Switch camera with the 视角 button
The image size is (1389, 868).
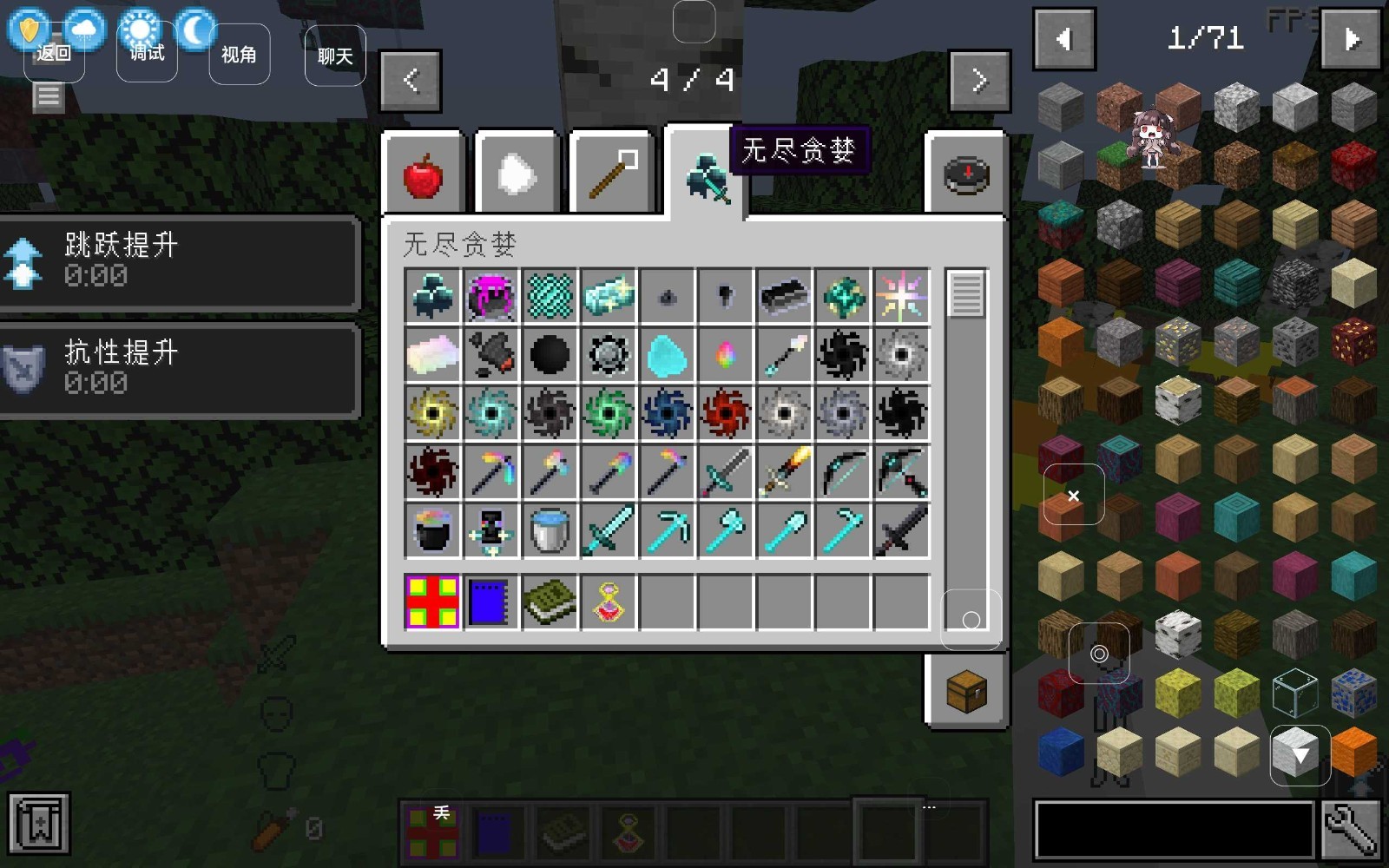tap(239, 55)
